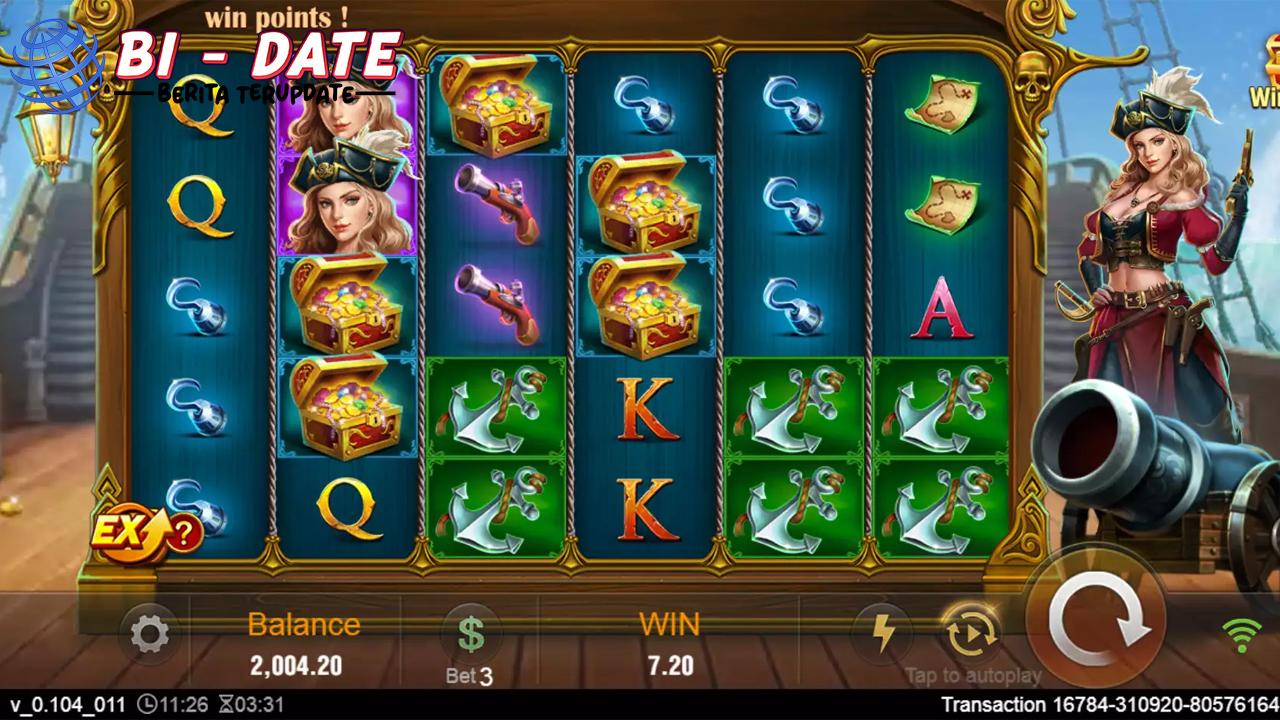Tap the autoplay button
Image resolution: width=1280 pixels, height=720 pixels.
click(971, 633)
